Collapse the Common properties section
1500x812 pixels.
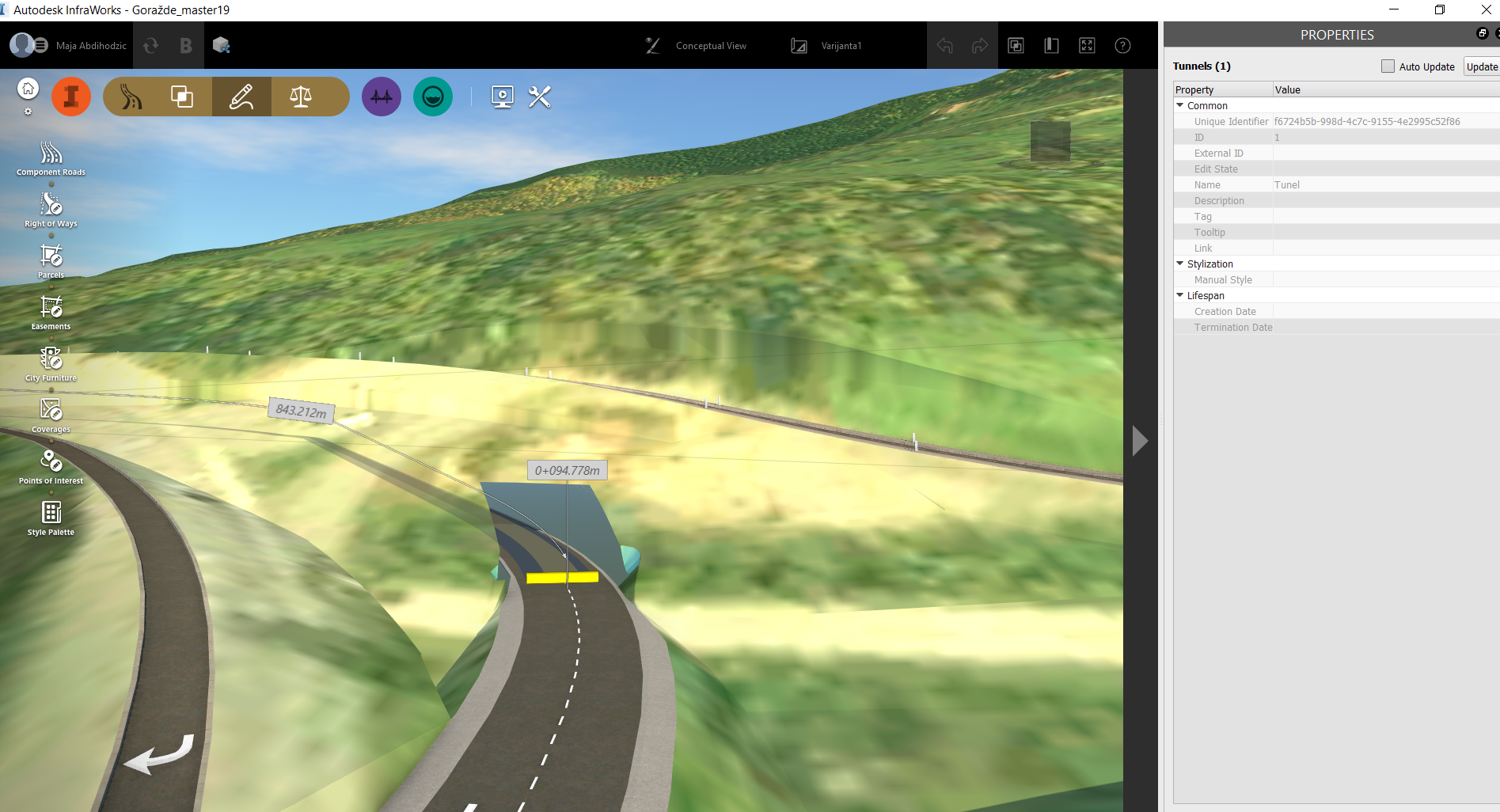1179,105
